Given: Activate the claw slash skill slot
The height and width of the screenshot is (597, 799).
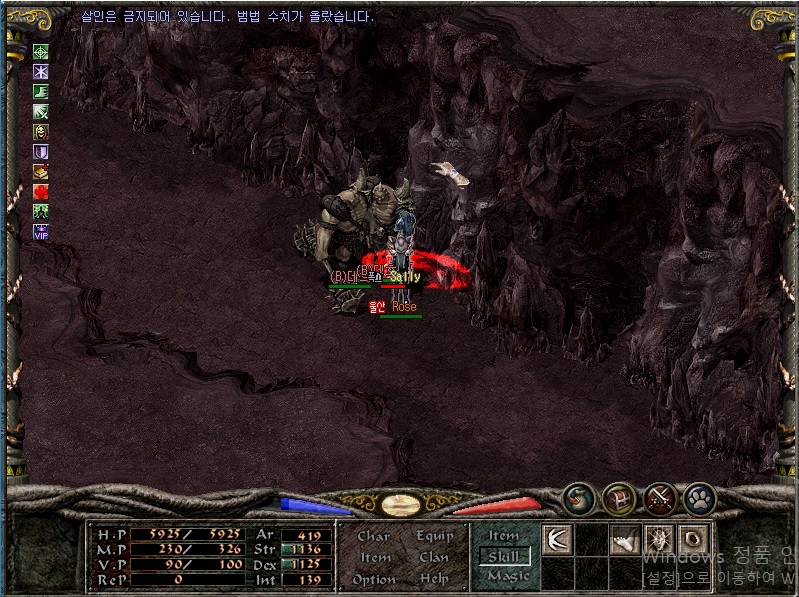Looking at the screenshot, I should pos(557,538).
